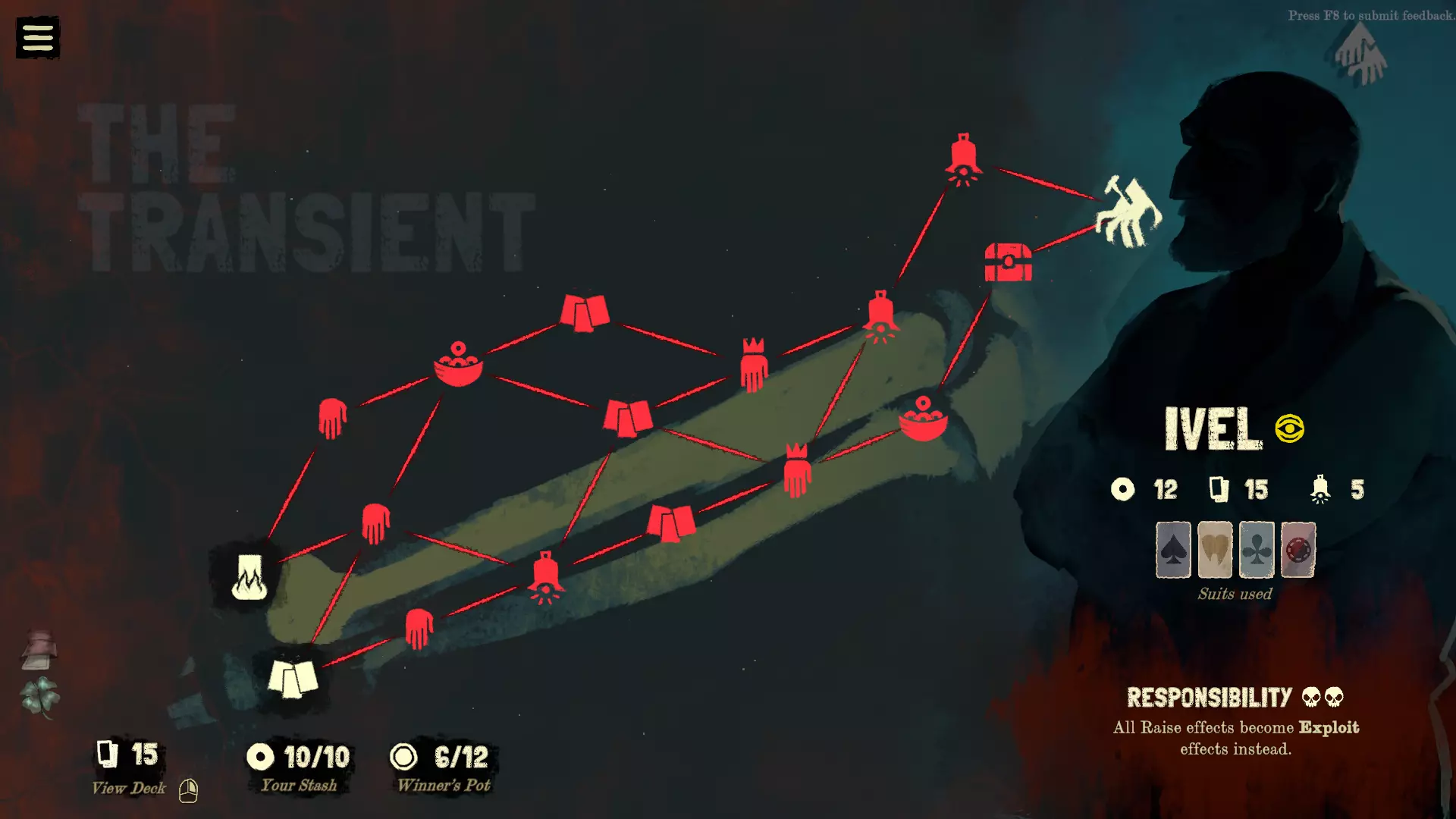Select the boss hand node beside Ivel
The width and height of the screenshot is (1456, 819).
pos(1128,212)
